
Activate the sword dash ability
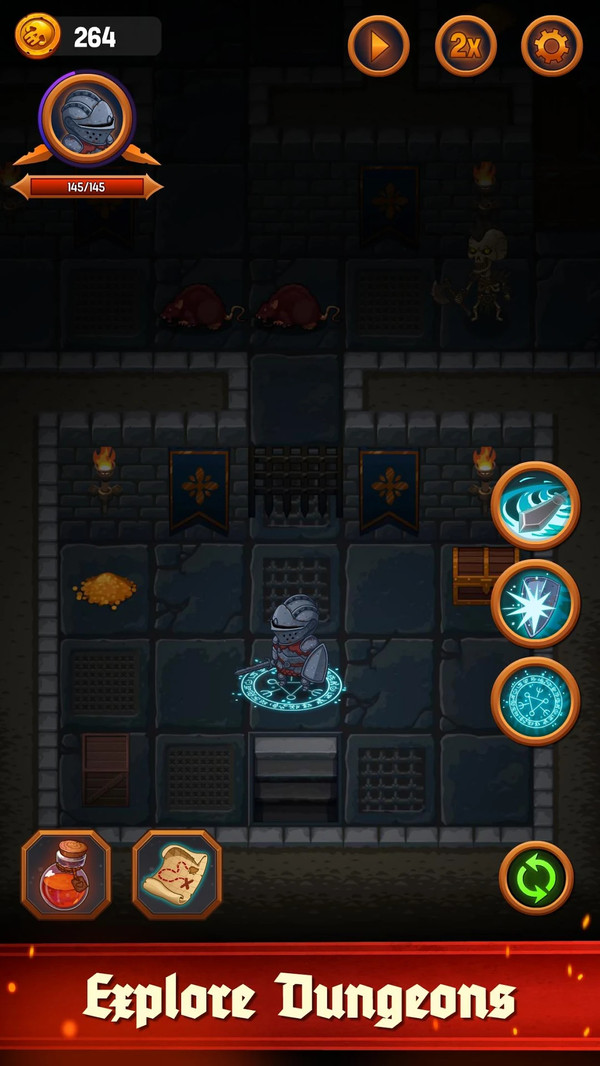pos(535,505)
